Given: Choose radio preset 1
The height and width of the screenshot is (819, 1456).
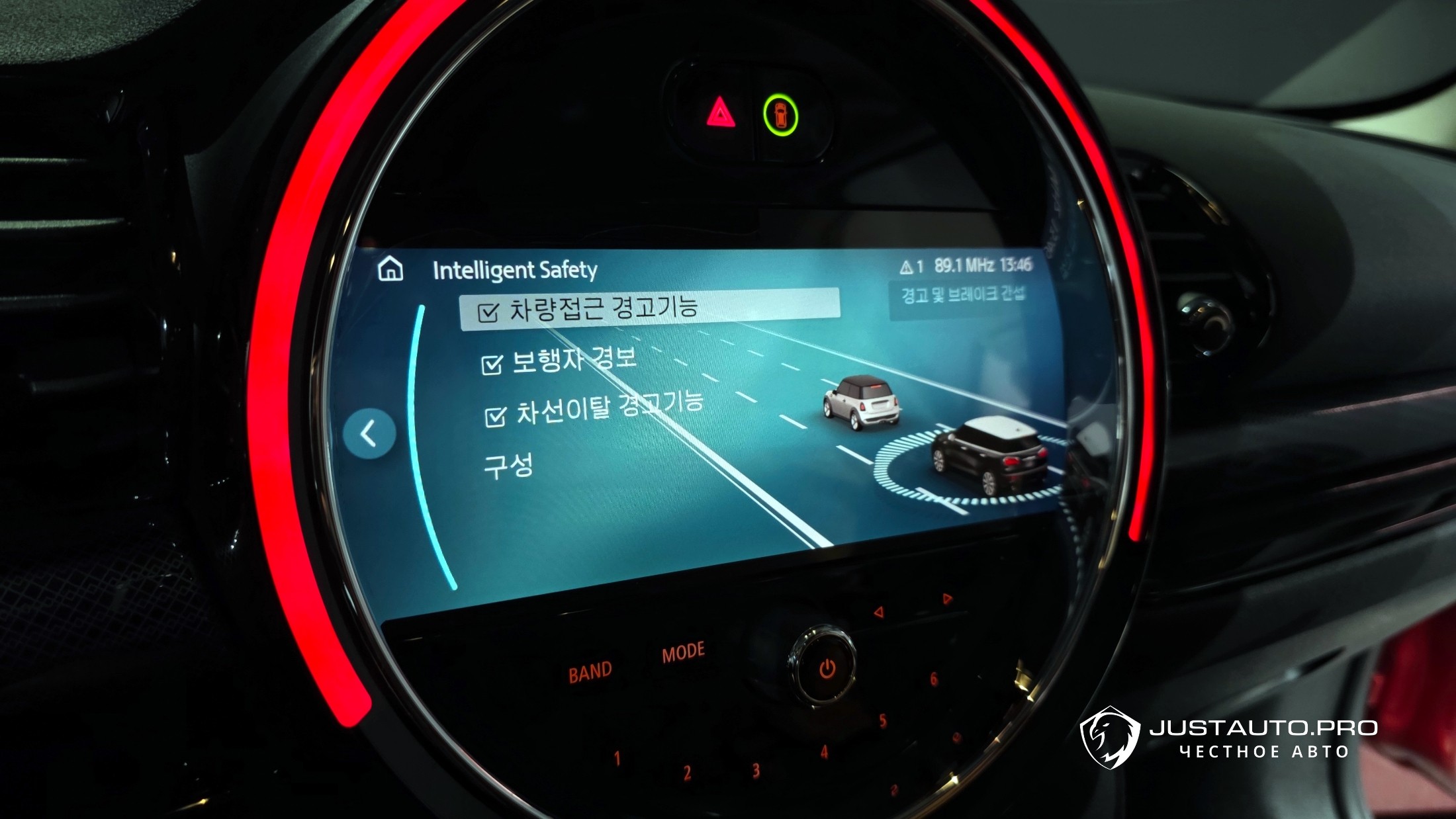Looking at the screenshot, I should point(617,759).
